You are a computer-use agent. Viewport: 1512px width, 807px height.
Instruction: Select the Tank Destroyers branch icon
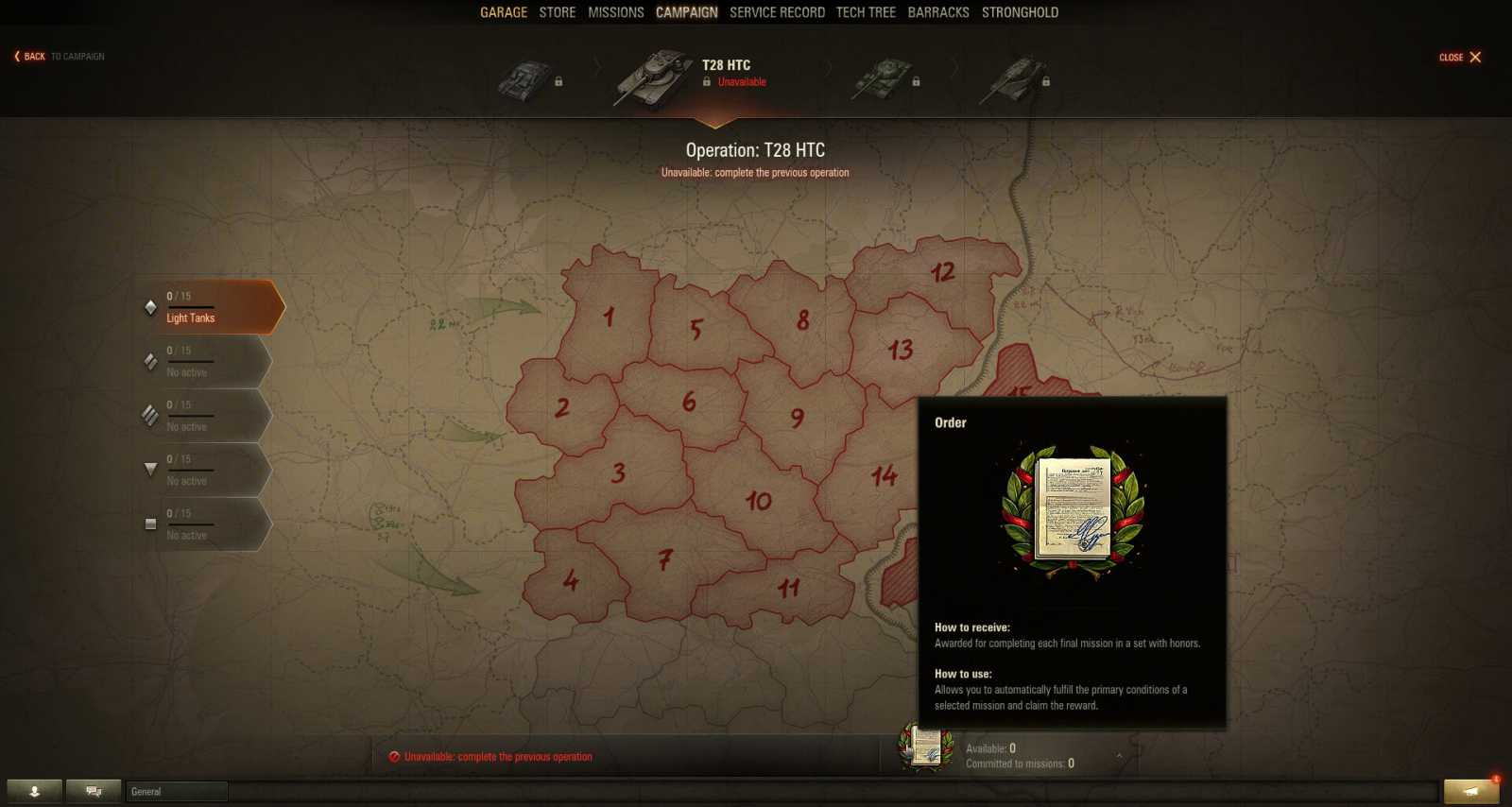[x=151, y=469]
